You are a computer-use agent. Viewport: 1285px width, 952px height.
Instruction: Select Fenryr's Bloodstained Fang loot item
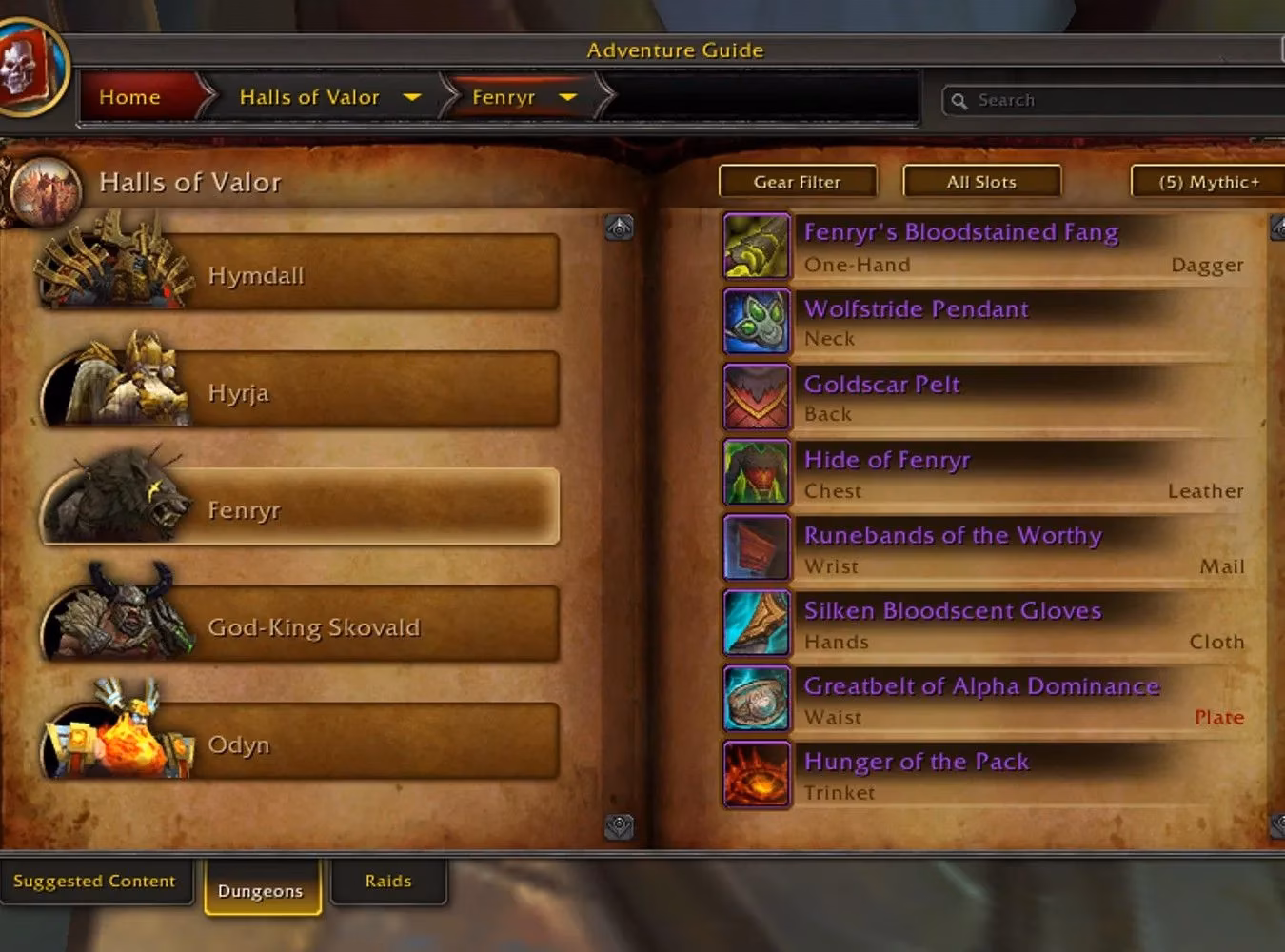pos(960,233)
